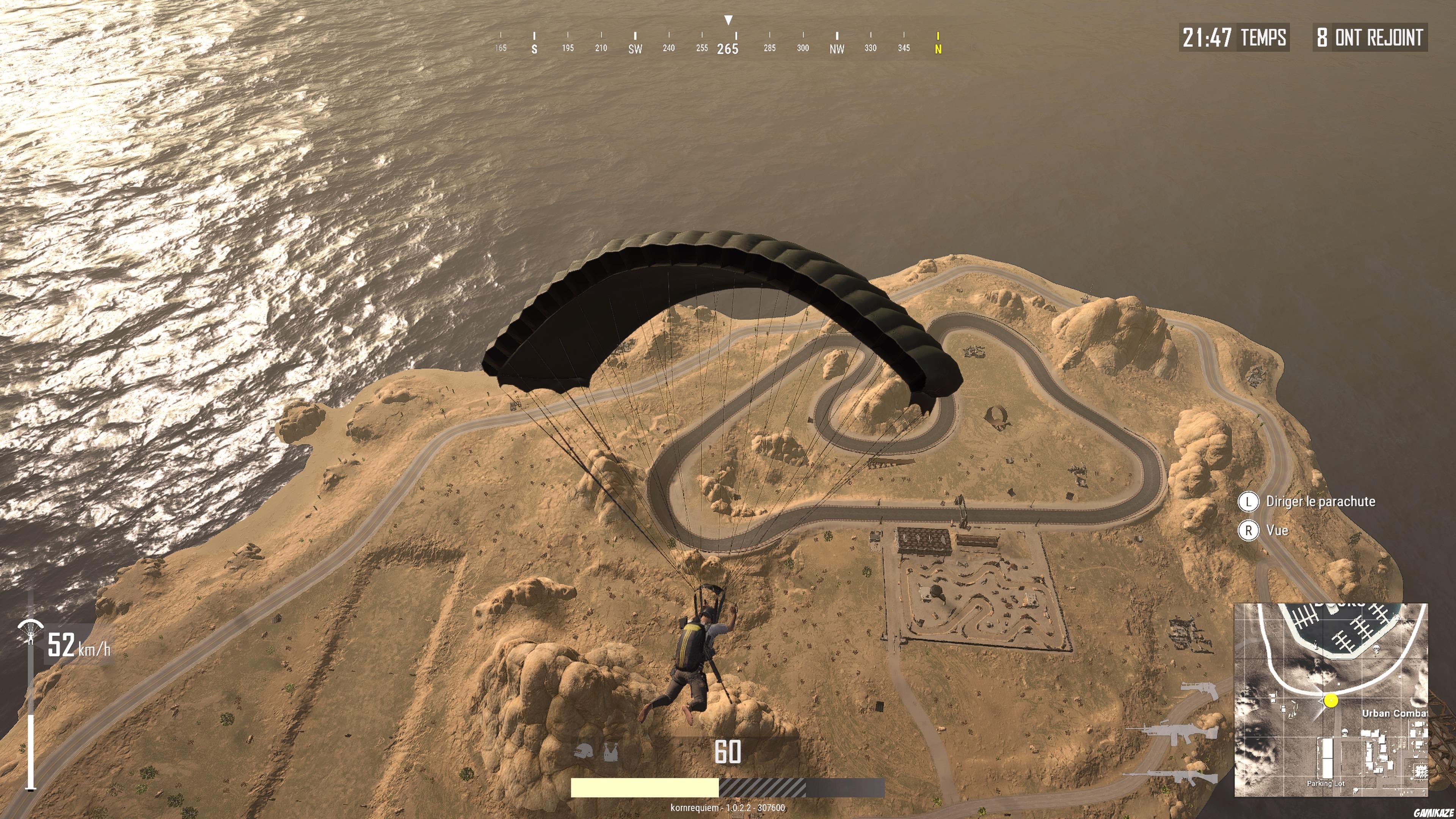Click the vest armor icon near altitude bar
Screen dimensions: 1456x819
612,752
